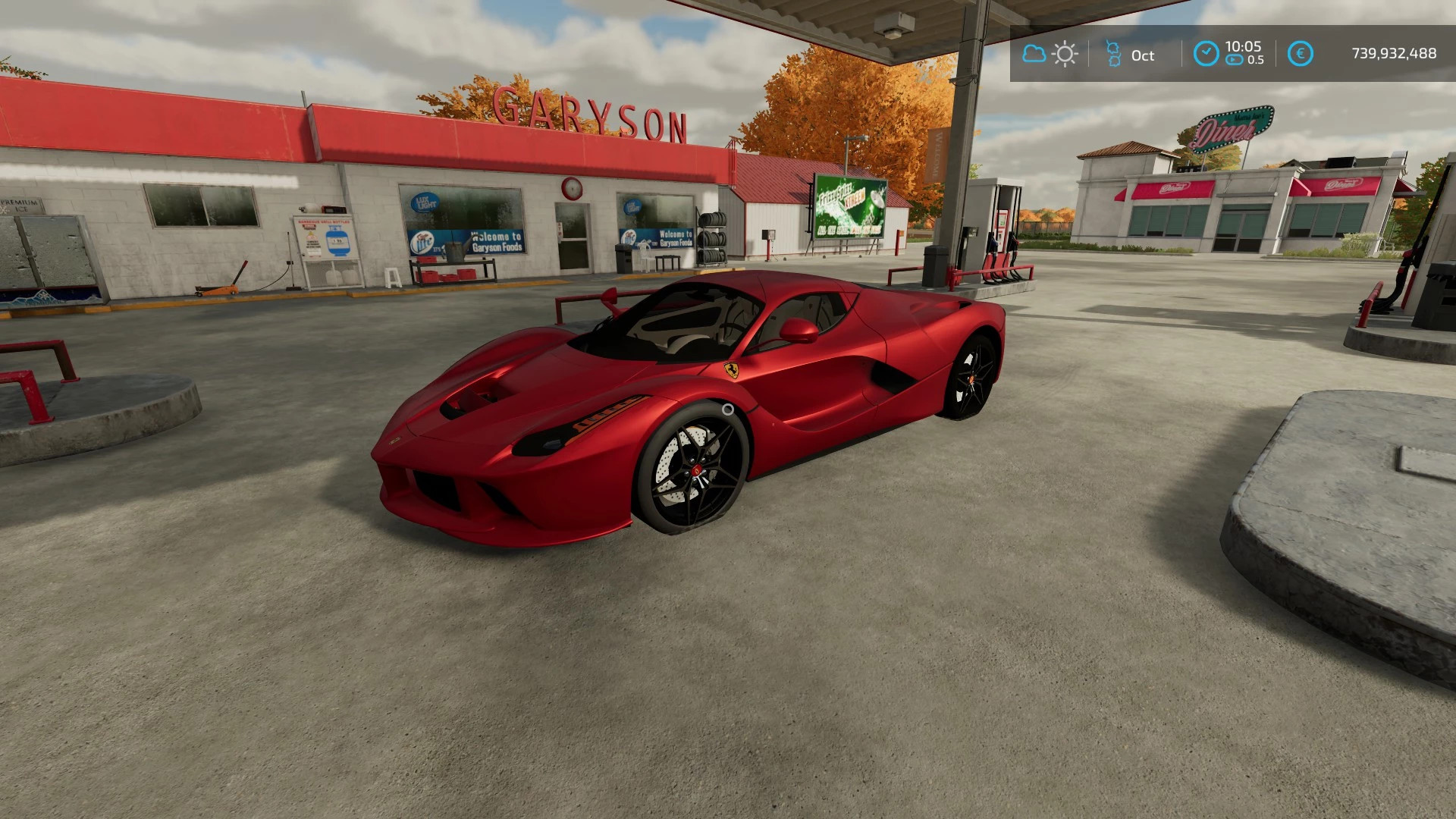The image size is (1456, 819).
Task: Click the Euro coin icon near the money balance
Action: point(1301,53)
